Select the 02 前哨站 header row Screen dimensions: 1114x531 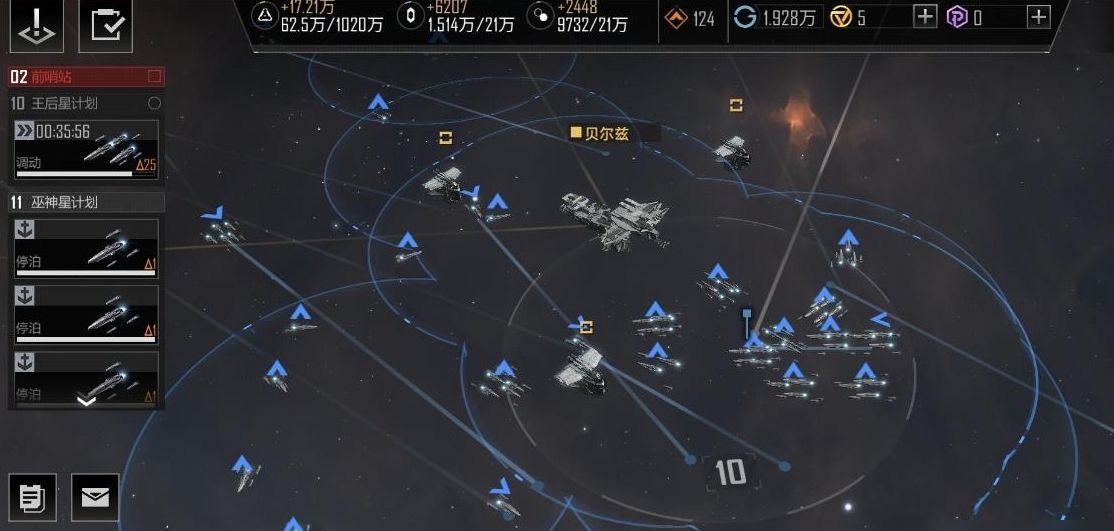[x=86, y=77]
